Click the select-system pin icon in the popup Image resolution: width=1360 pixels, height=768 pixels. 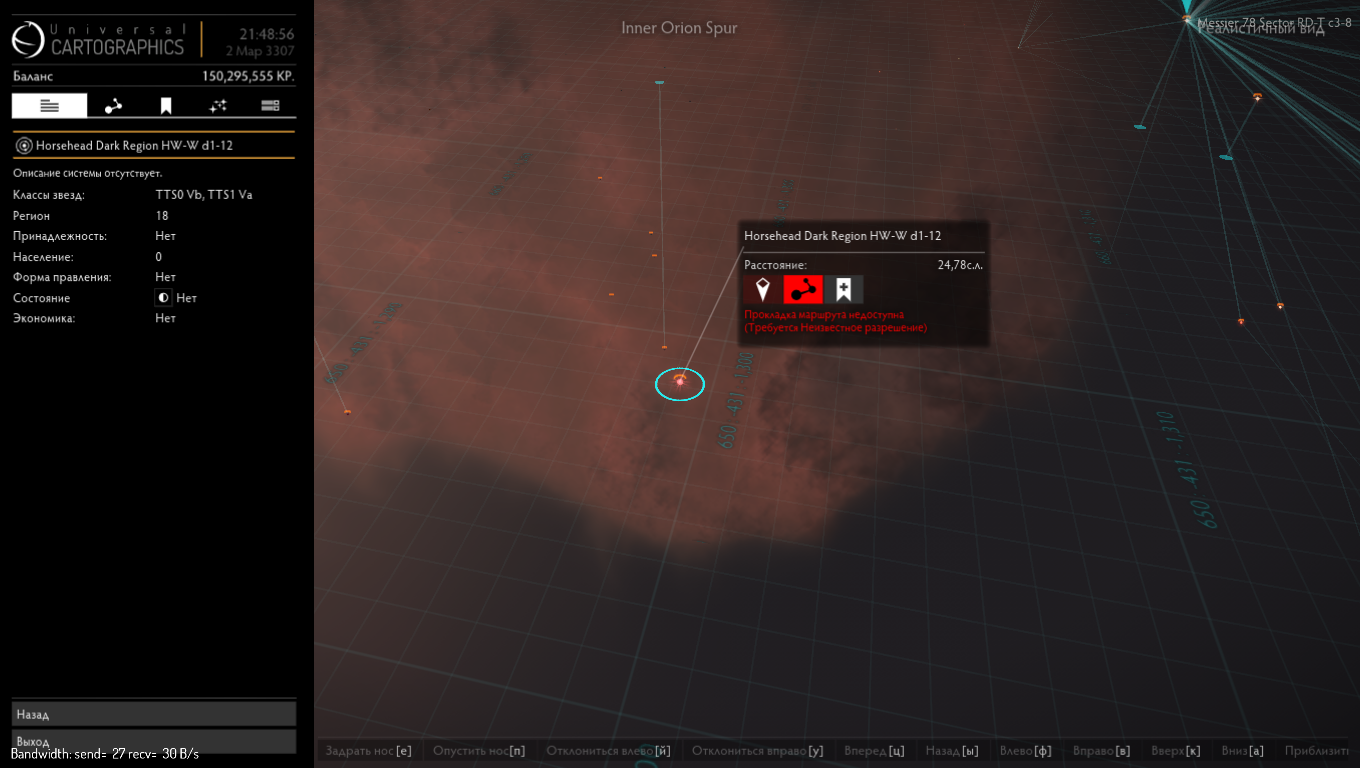point(763,290)
